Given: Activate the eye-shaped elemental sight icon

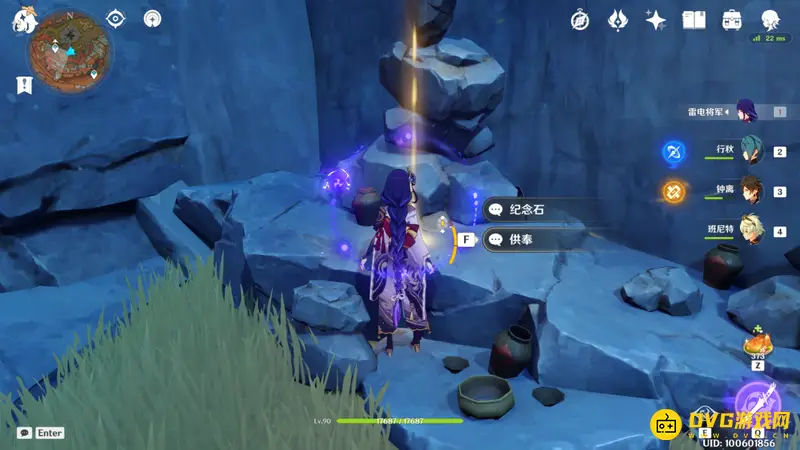Looking at the screenshot, I should 116,18.
